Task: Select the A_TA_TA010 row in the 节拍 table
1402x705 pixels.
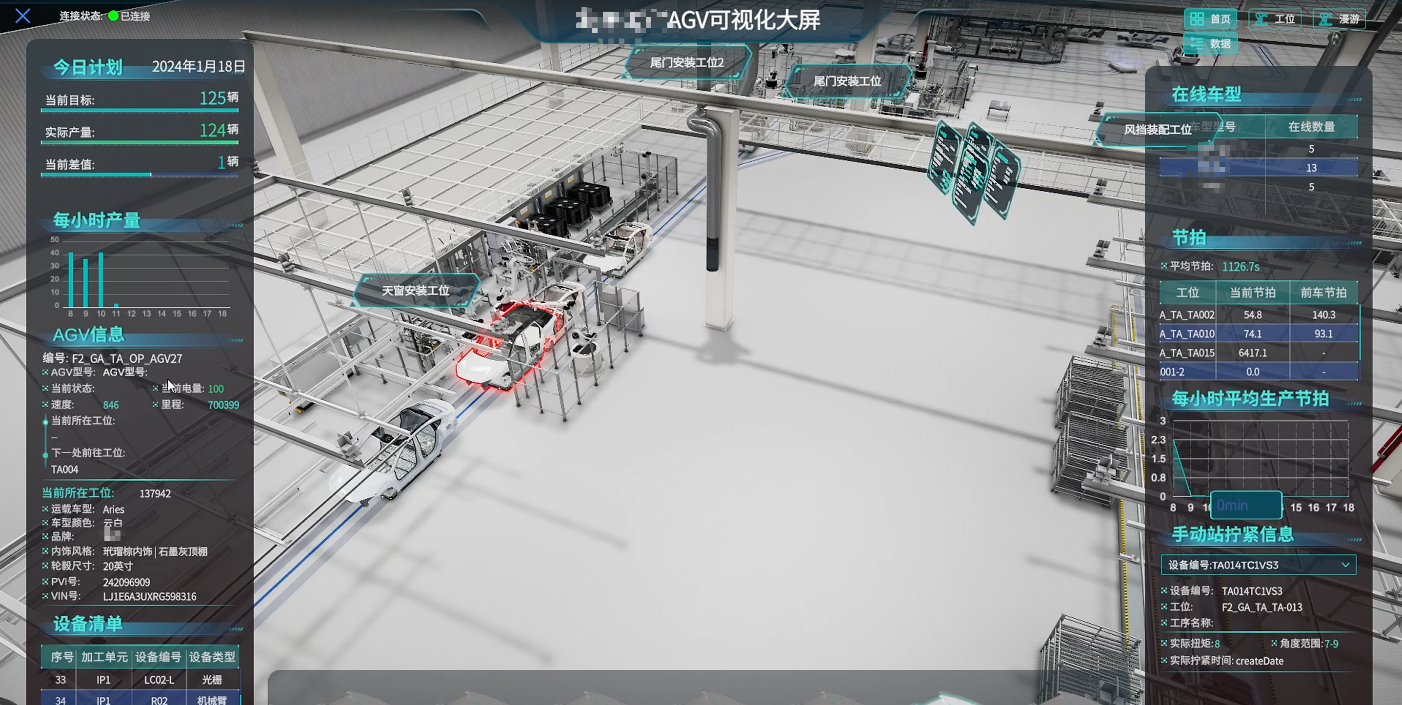Action: 1258,334
